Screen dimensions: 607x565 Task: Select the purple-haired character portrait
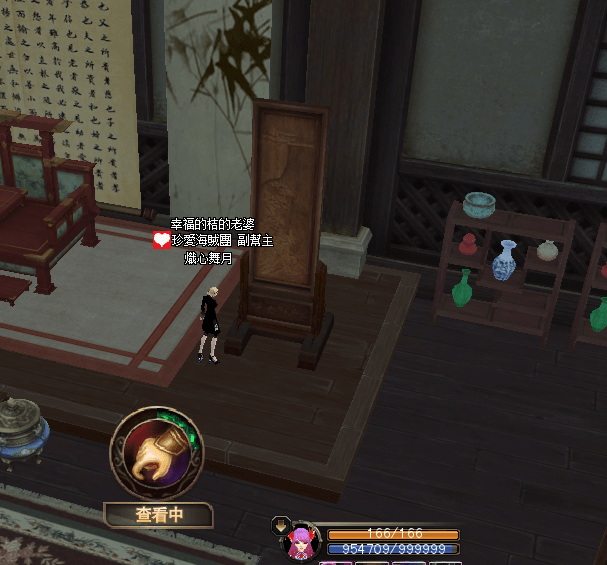pos(300,541)
